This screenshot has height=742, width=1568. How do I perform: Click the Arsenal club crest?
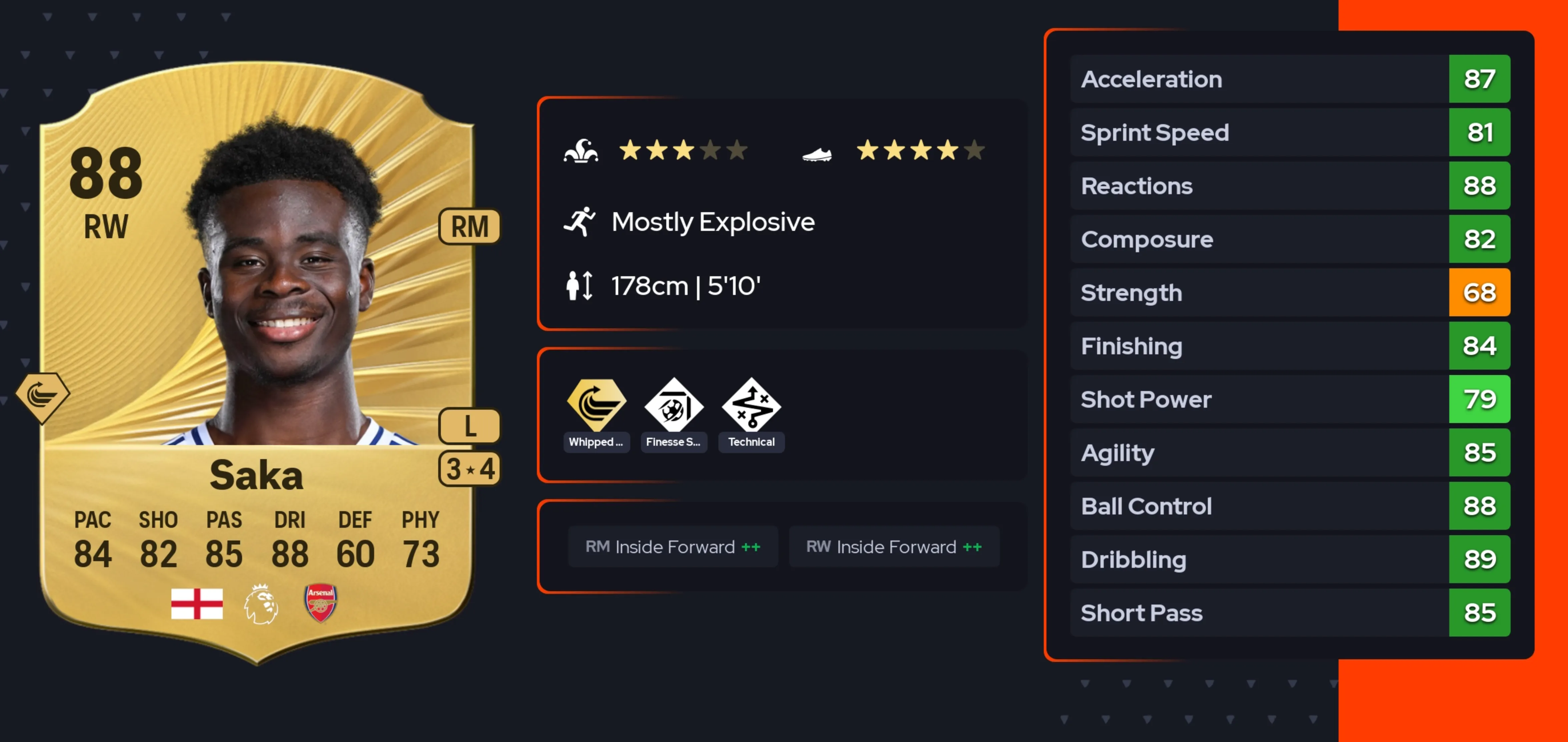point(320,603)
